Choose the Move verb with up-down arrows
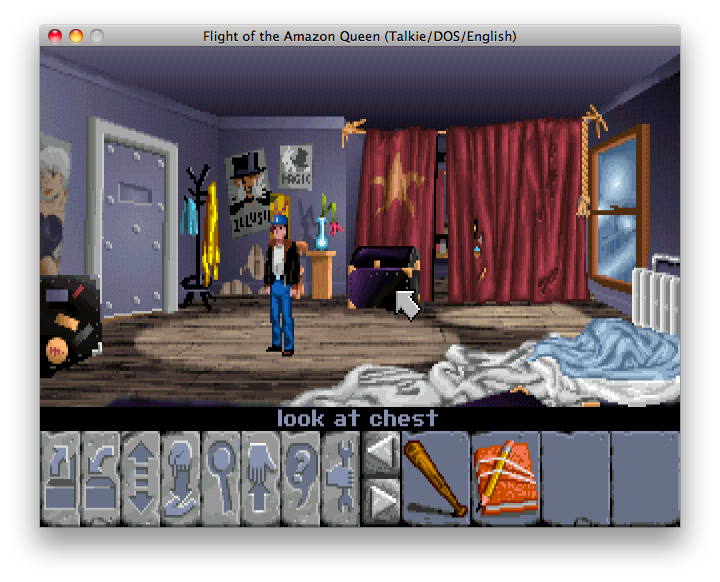720x582 pixels. (141, 478)
